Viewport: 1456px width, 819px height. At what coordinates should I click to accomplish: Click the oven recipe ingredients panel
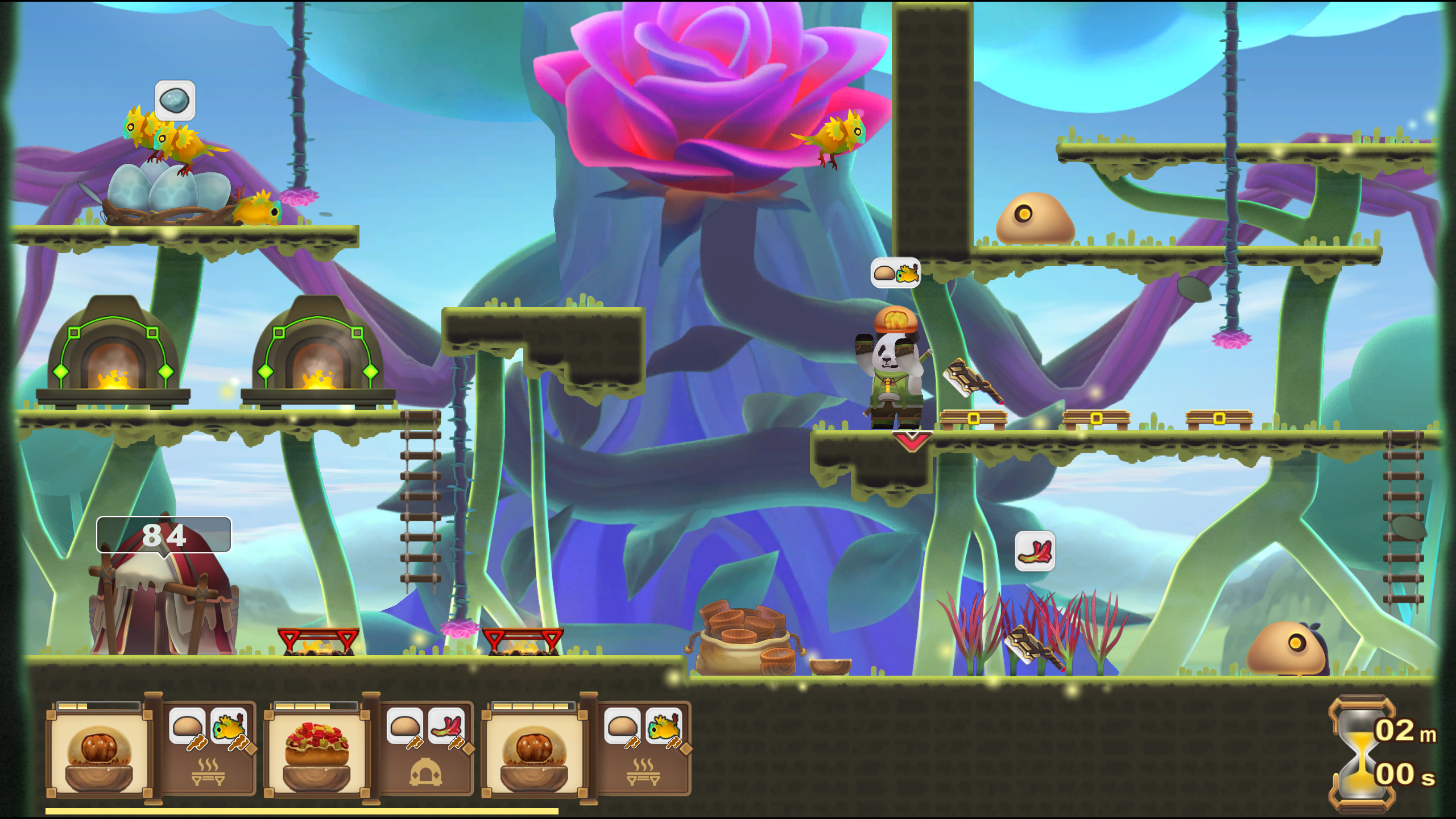pos(426,749)
